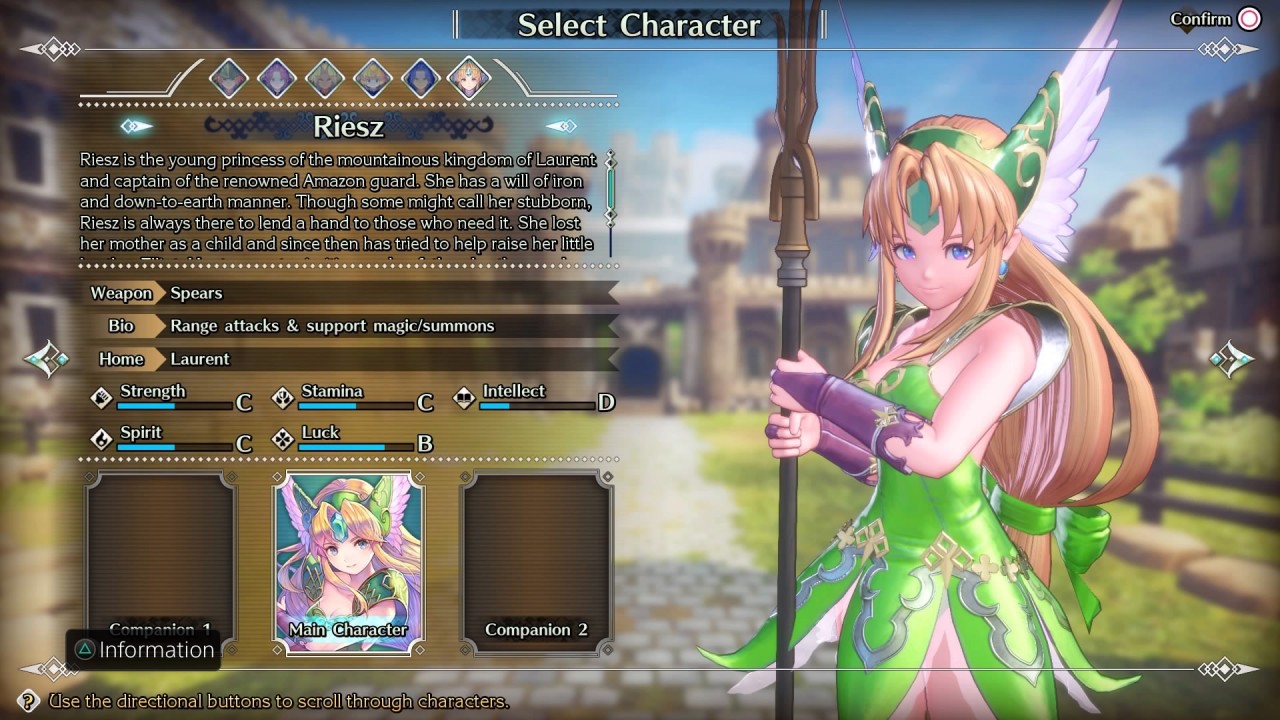Select the empty Companion 2 slot
1280x720 pixels.
tap(536, 562)
